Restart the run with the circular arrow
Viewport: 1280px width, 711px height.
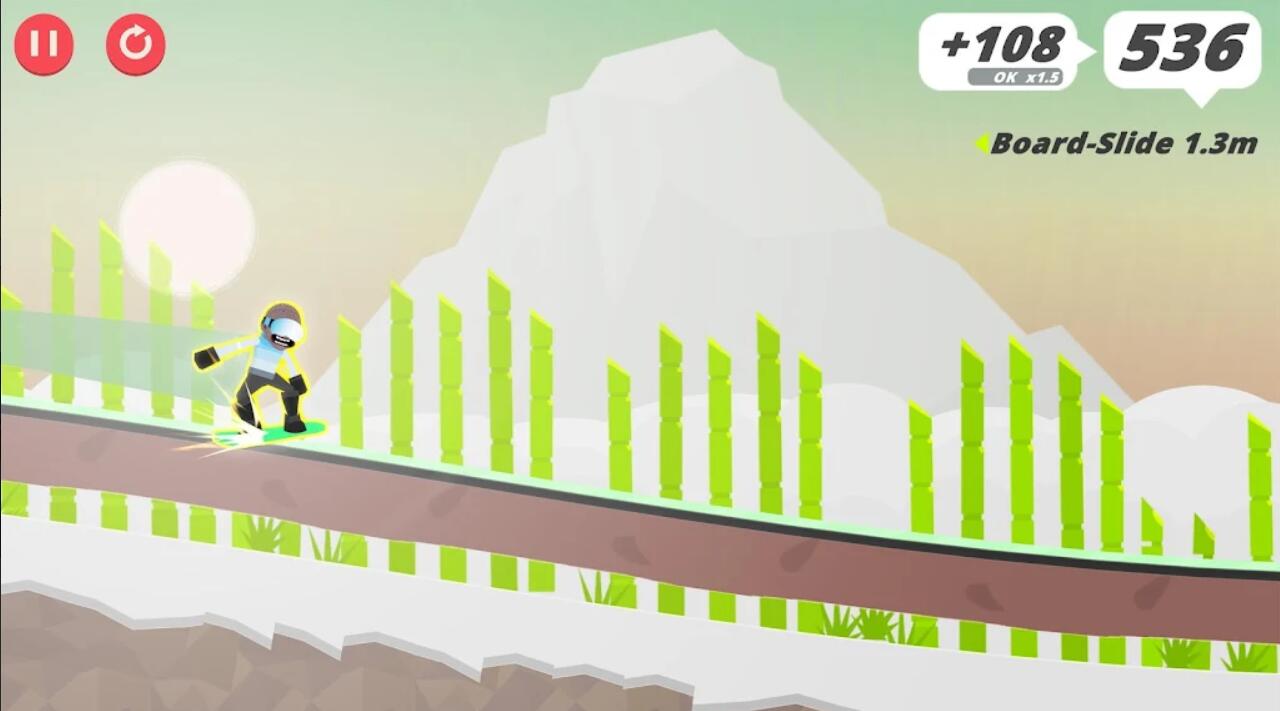tap(136, 45)
